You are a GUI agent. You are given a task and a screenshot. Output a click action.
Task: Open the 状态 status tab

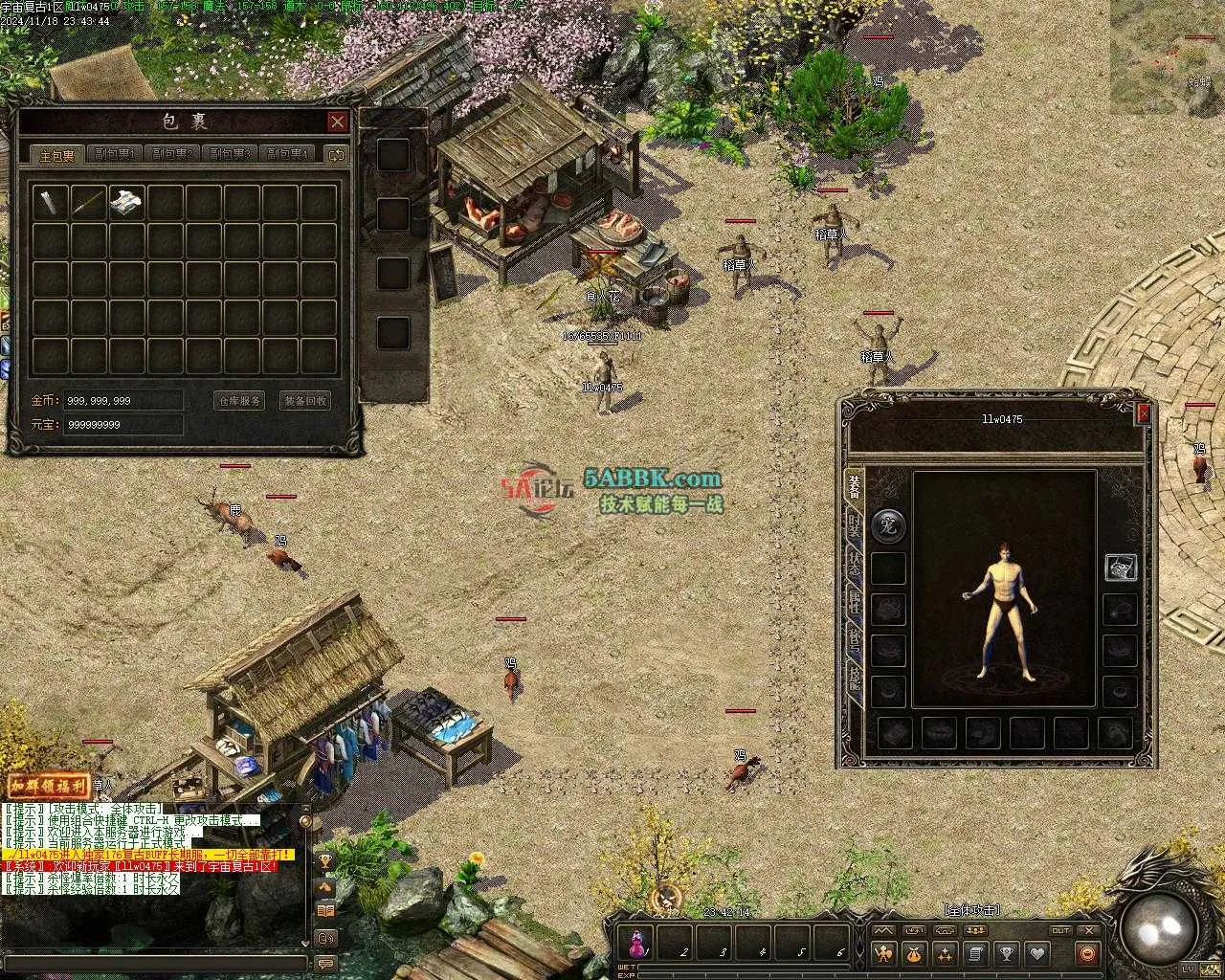coord(853,563)
